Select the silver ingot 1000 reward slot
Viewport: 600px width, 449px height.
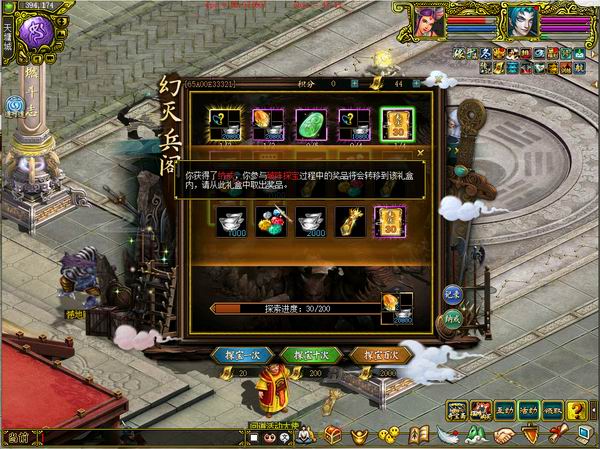pyautogui.click(x=230, y=221)
